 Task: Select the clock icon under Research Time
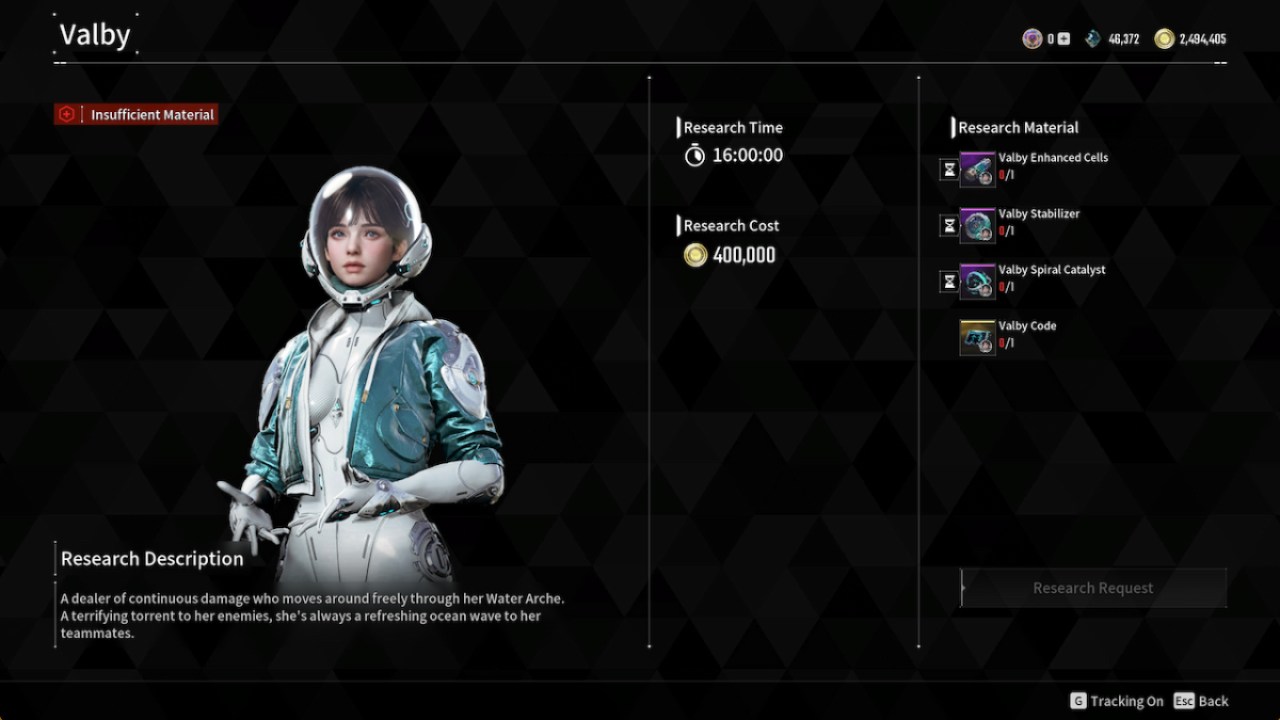pyautogui.click(x=694, y=156)
